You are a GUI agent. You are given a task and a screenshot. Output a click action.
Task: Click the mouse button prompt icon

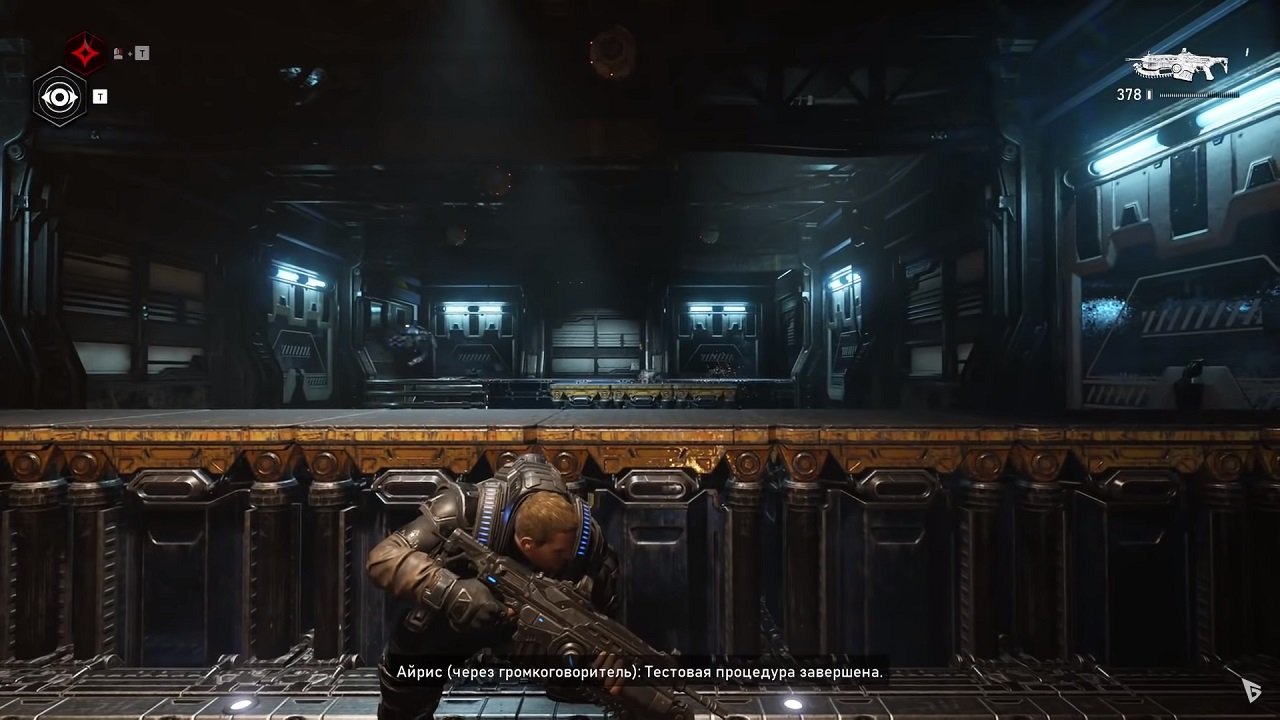[x=119, y=52]
